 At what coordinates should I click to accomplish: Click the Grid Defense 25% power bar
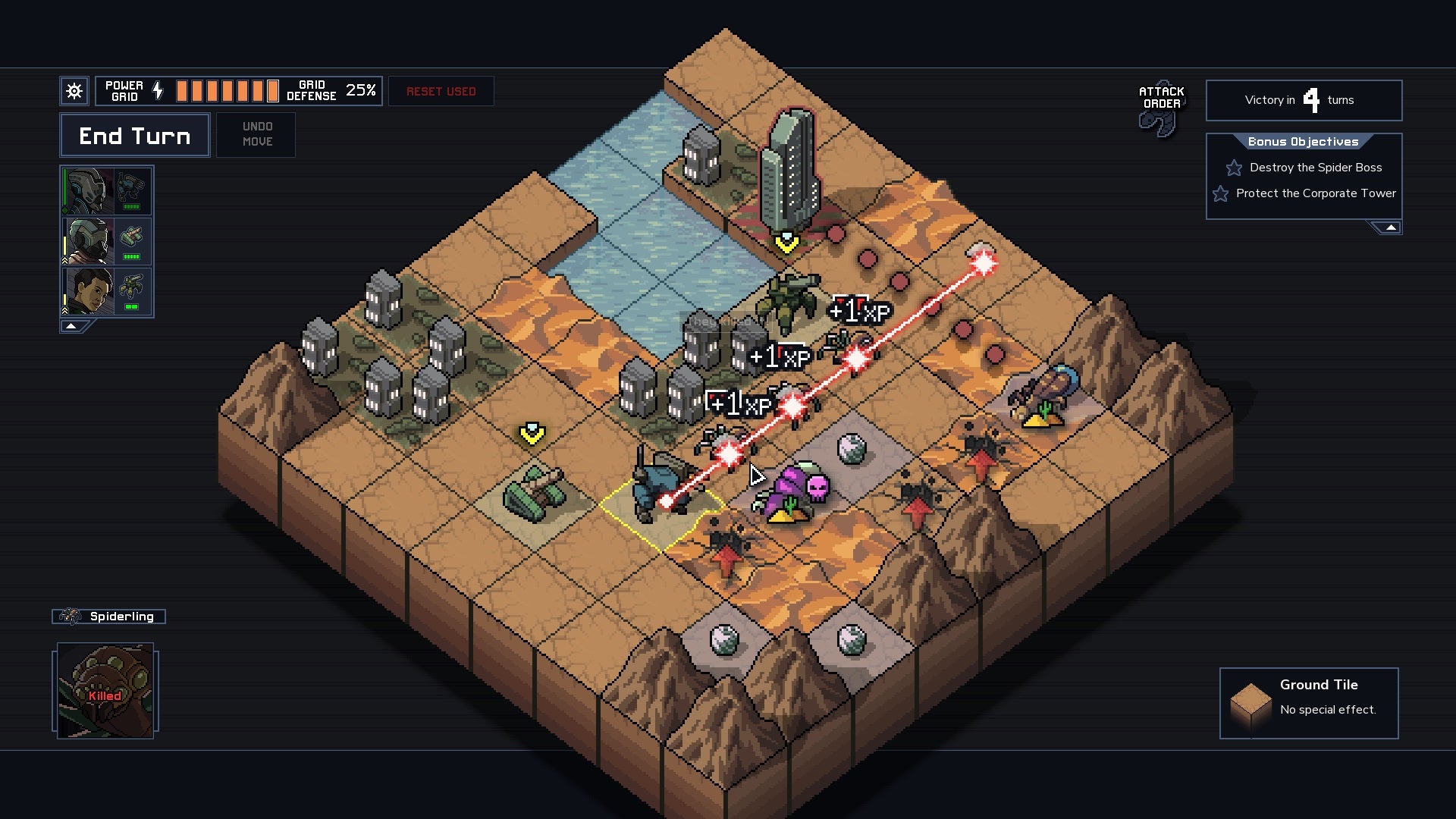227,89
